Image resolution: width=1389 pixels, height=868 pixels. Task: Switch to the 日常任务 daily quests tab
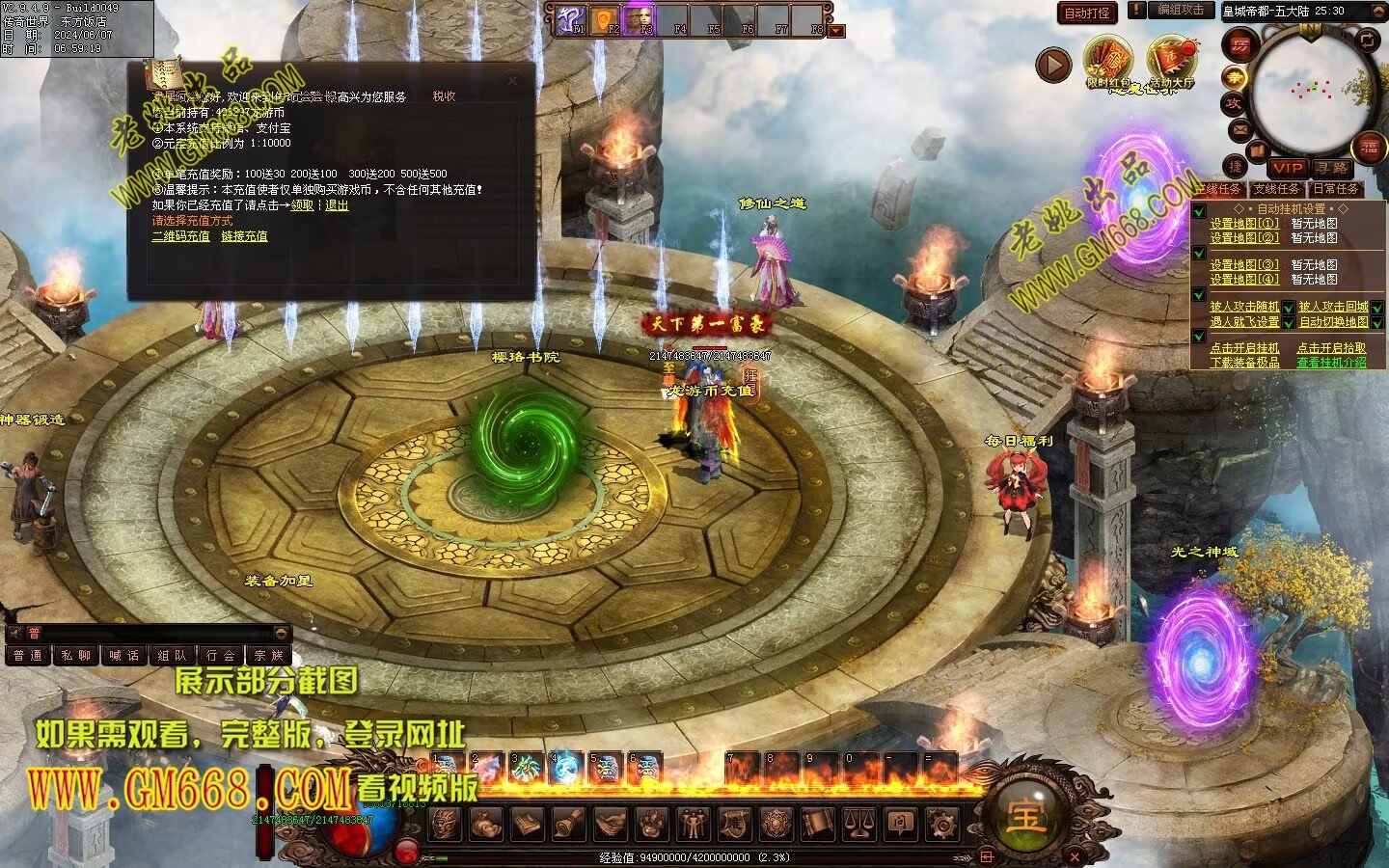[1335, 189]
